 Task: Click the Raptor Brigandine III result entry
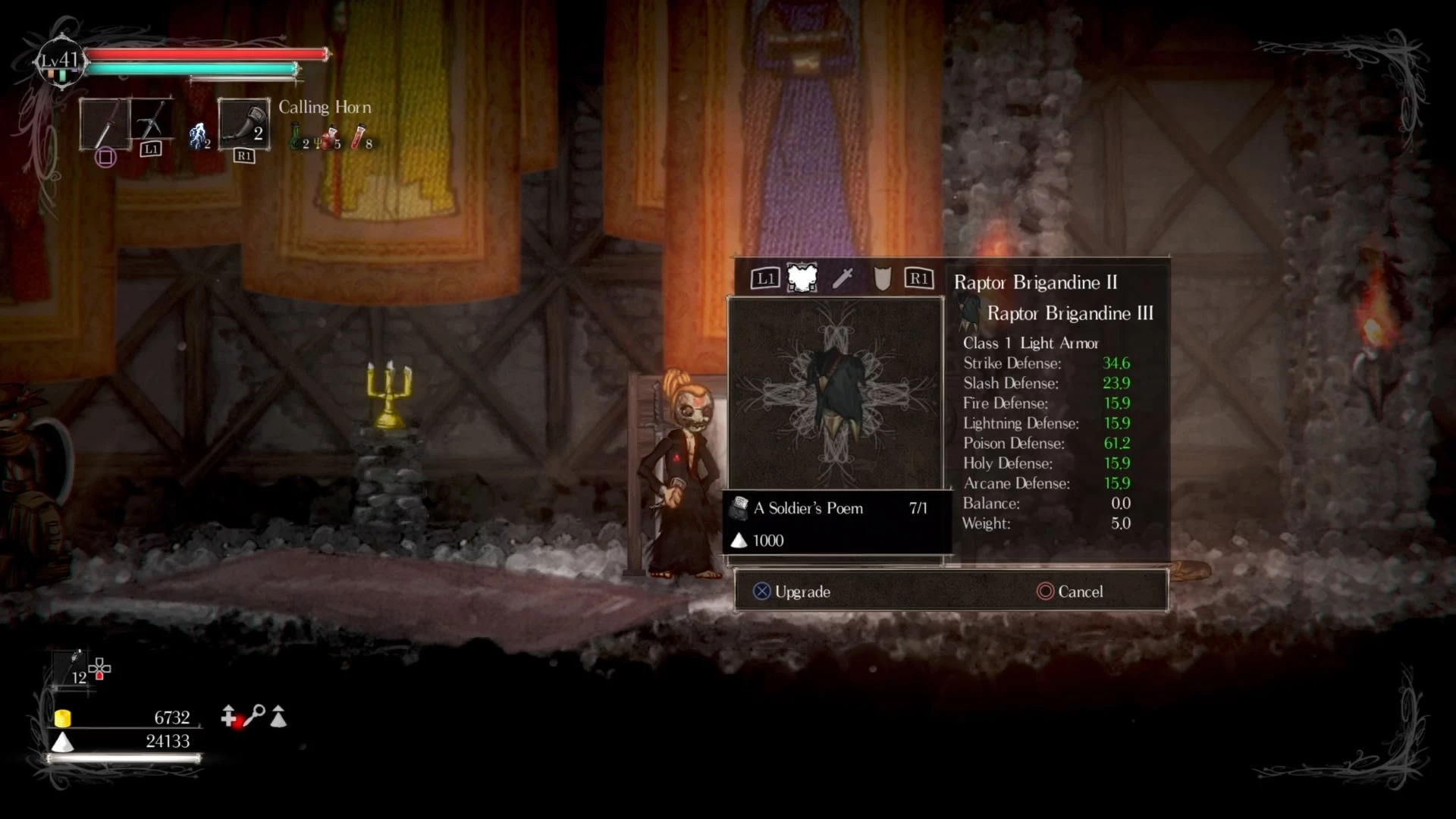[x=1068, y=313]
